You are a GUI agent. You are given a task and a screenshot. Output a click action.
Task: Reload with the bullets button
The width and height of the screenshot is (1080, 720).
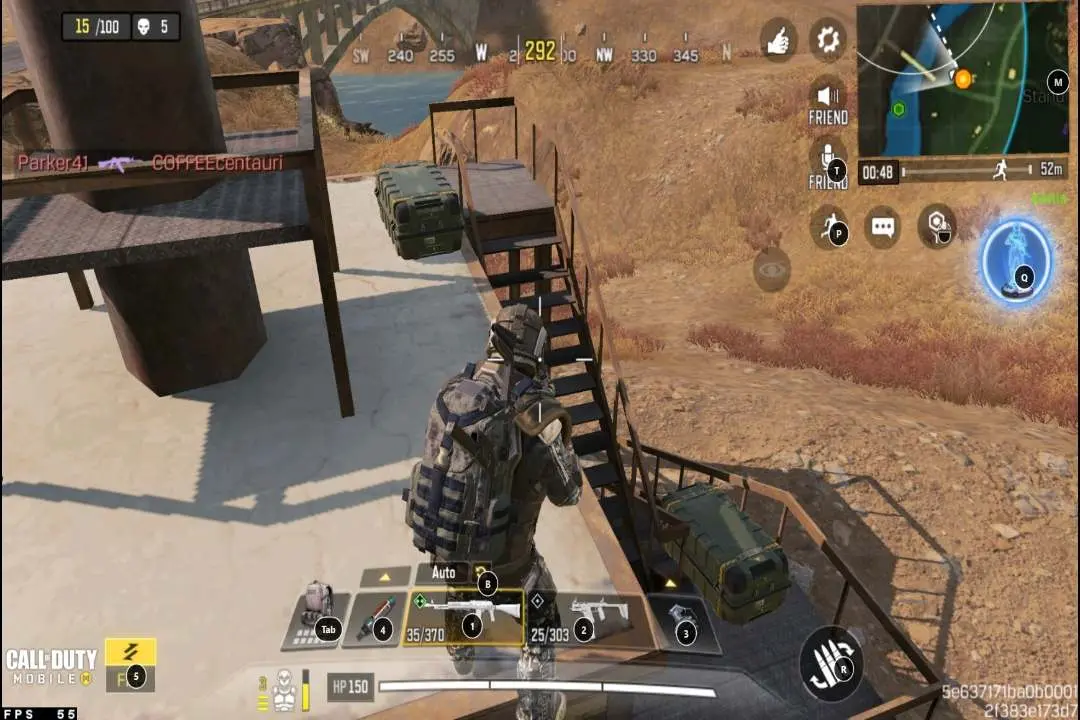click(832, 664)
